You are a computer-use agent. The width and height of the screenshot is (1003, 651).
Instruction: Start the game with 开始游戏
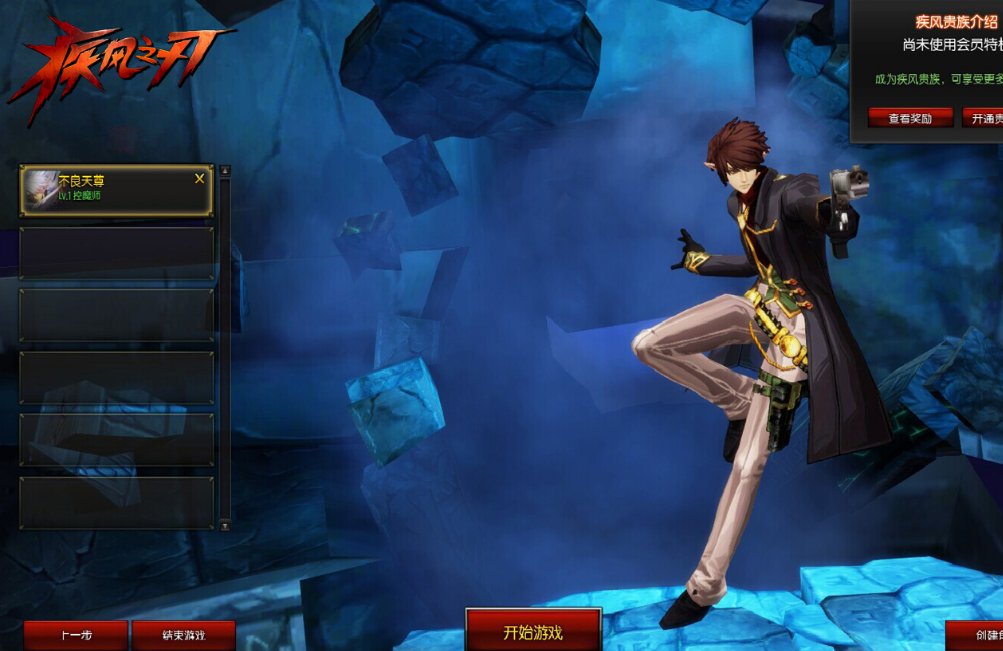coord(533,632)
